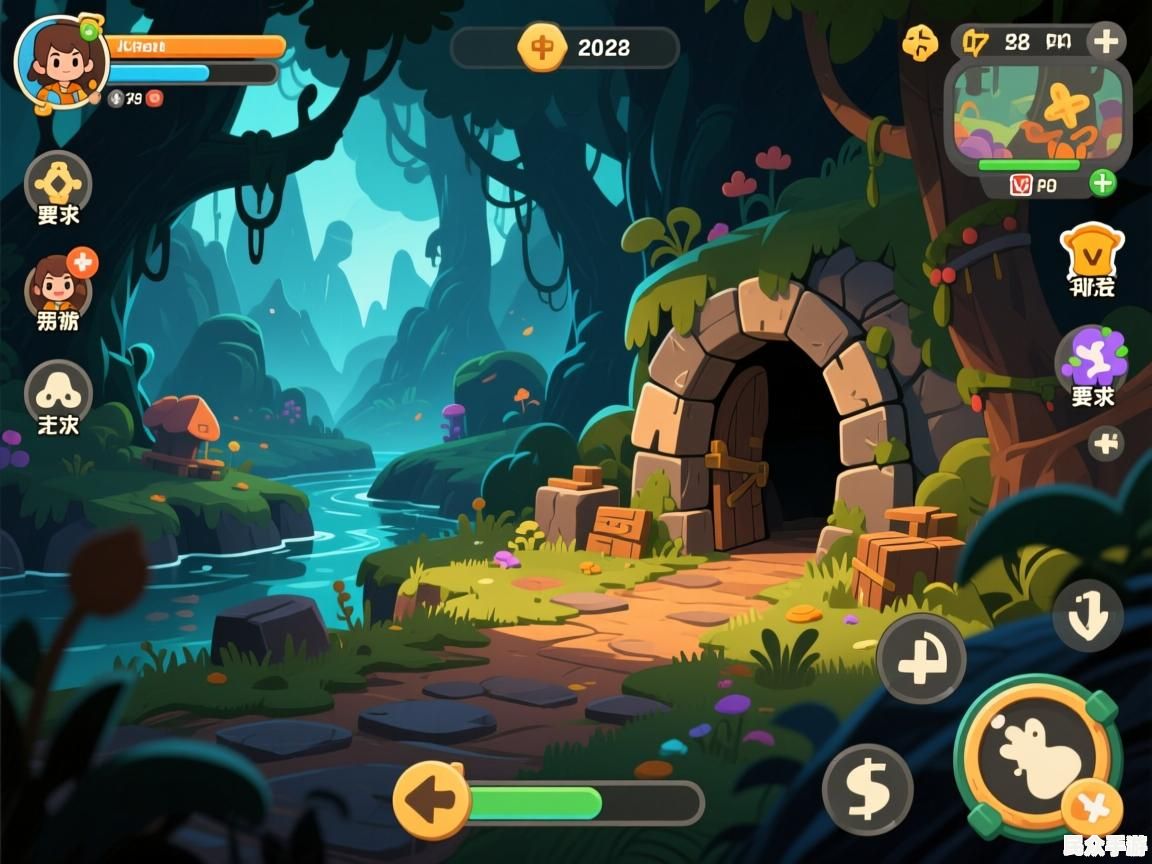Go back with the yellow arrow button

(432, 800)
